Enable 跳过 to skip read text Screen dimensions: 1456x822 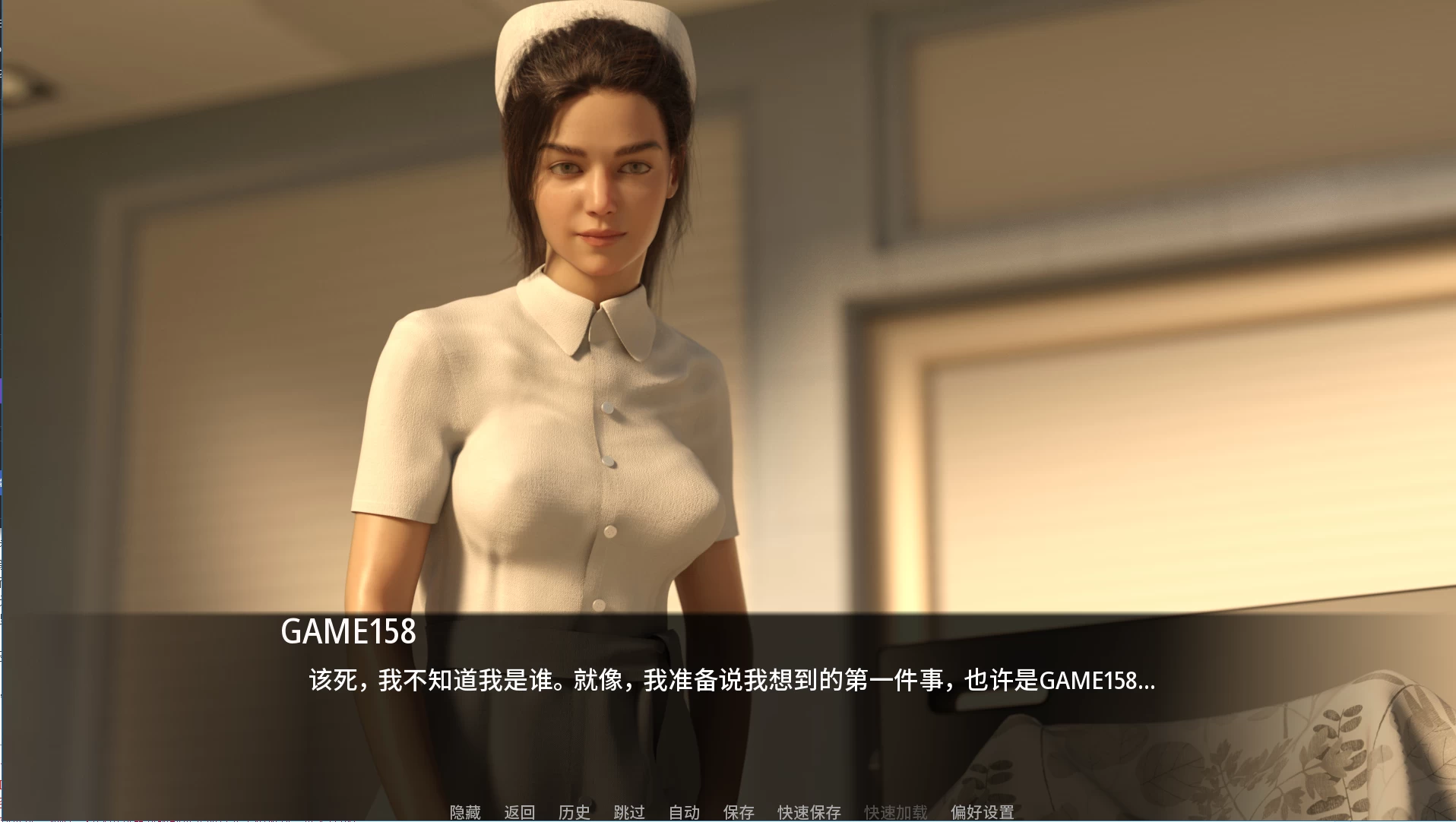pyautogui.click(x=628, y=811)
